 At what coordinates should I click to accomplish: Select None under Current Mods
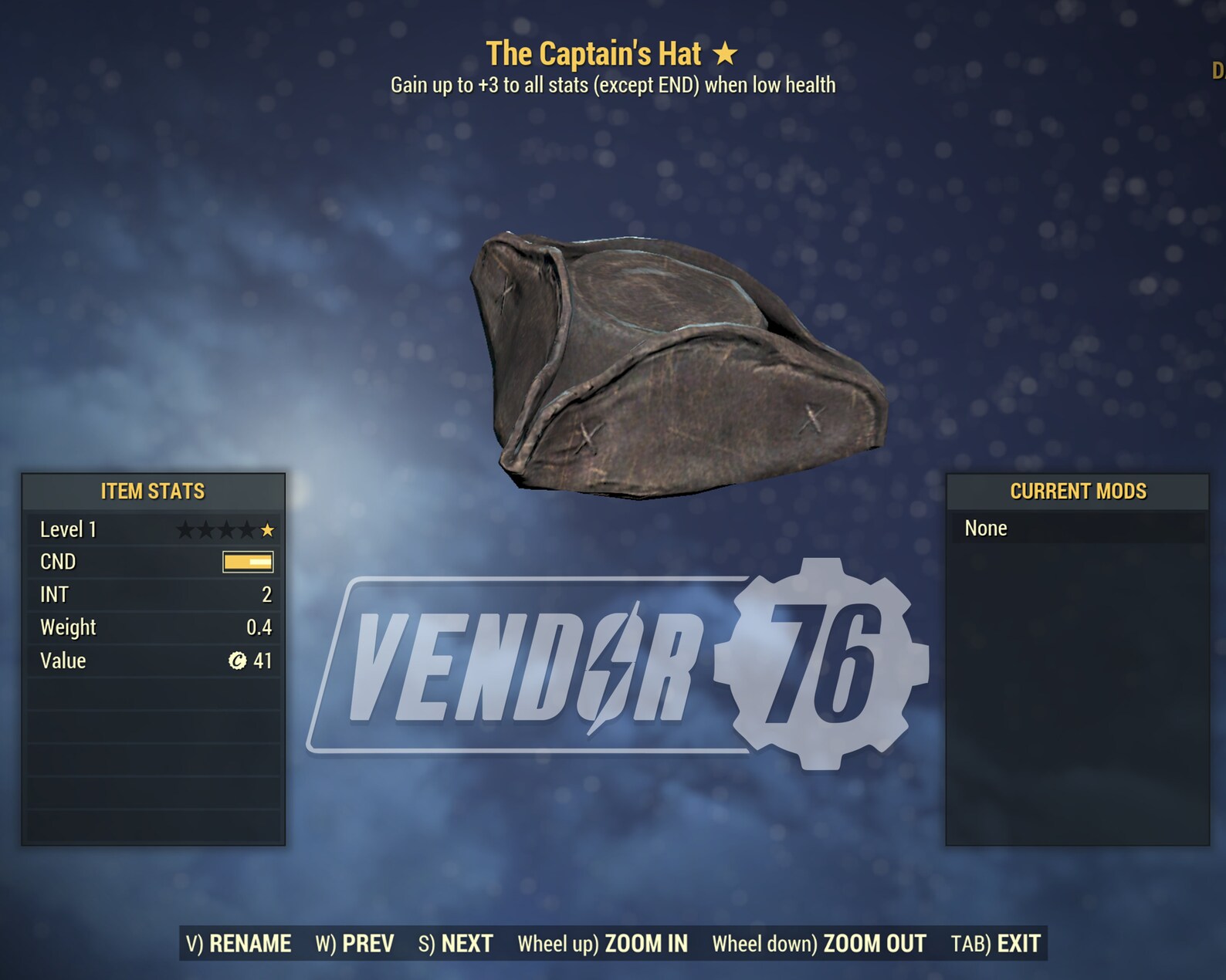[x=987, y=529]
